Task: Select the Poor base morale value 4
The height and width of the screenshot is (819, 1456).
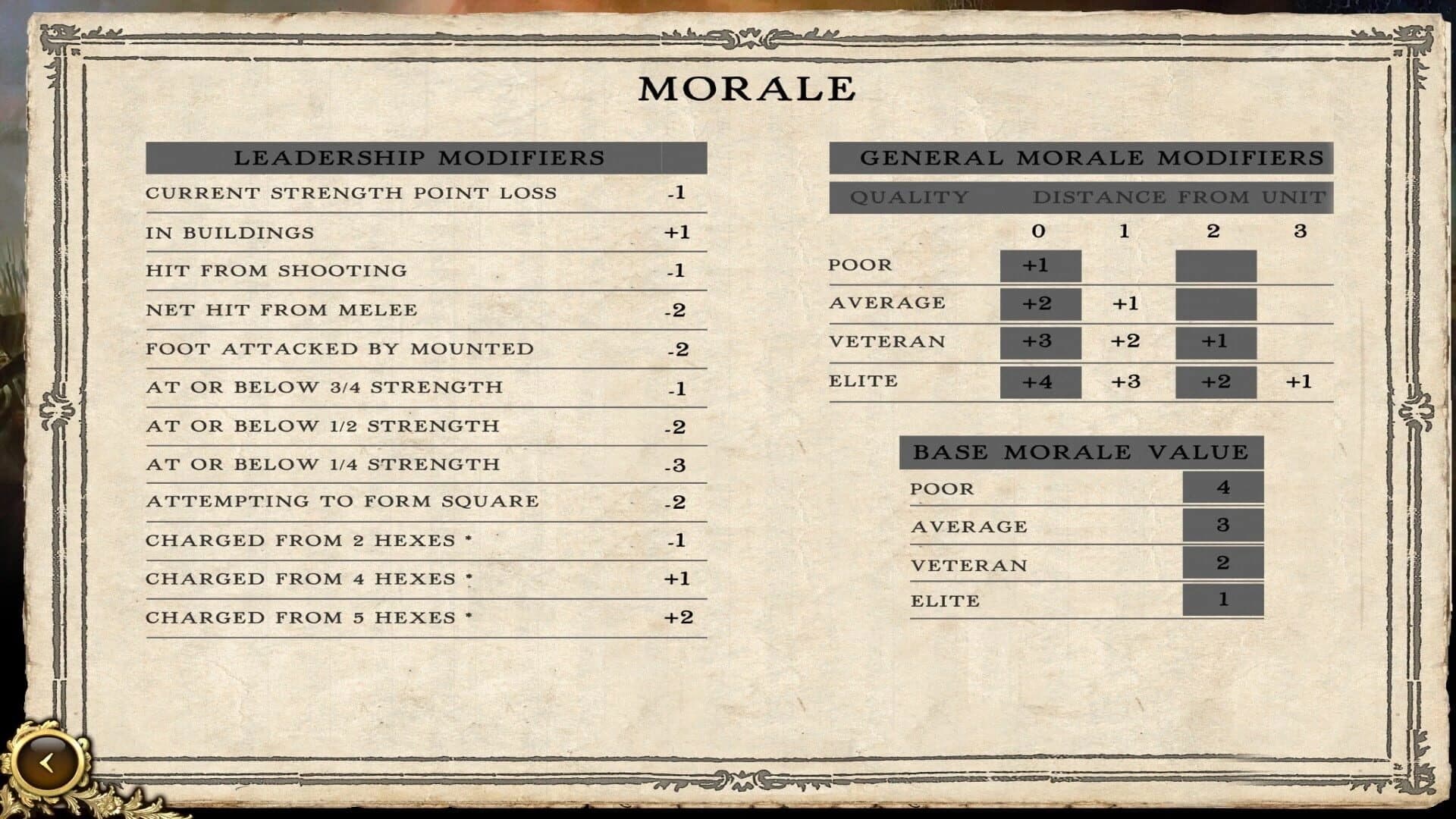Action: [x=1223, y=488]
